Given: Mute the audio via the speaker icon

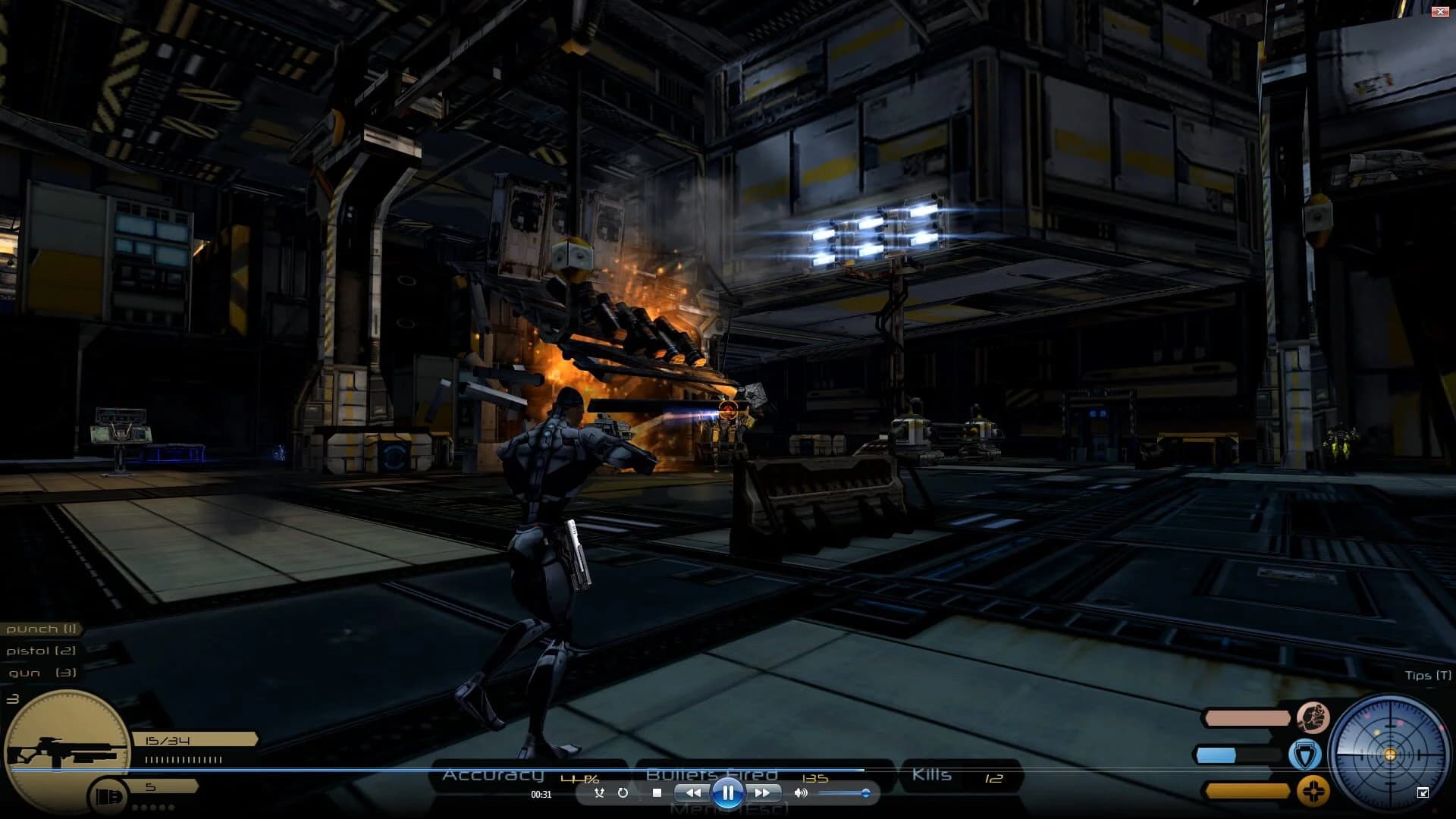Looking at the screenshot, I should [799, 792].
